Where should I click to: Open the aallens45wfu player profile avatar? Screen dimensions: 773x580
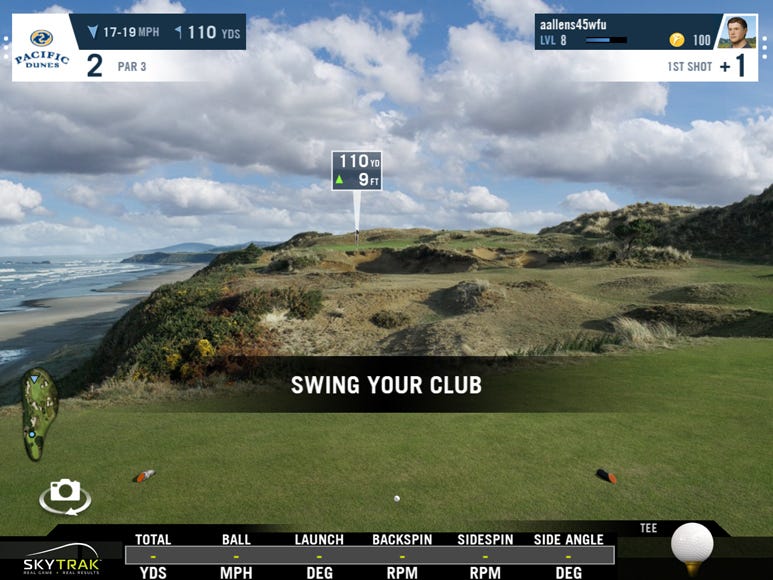click(x=737, y=32)
